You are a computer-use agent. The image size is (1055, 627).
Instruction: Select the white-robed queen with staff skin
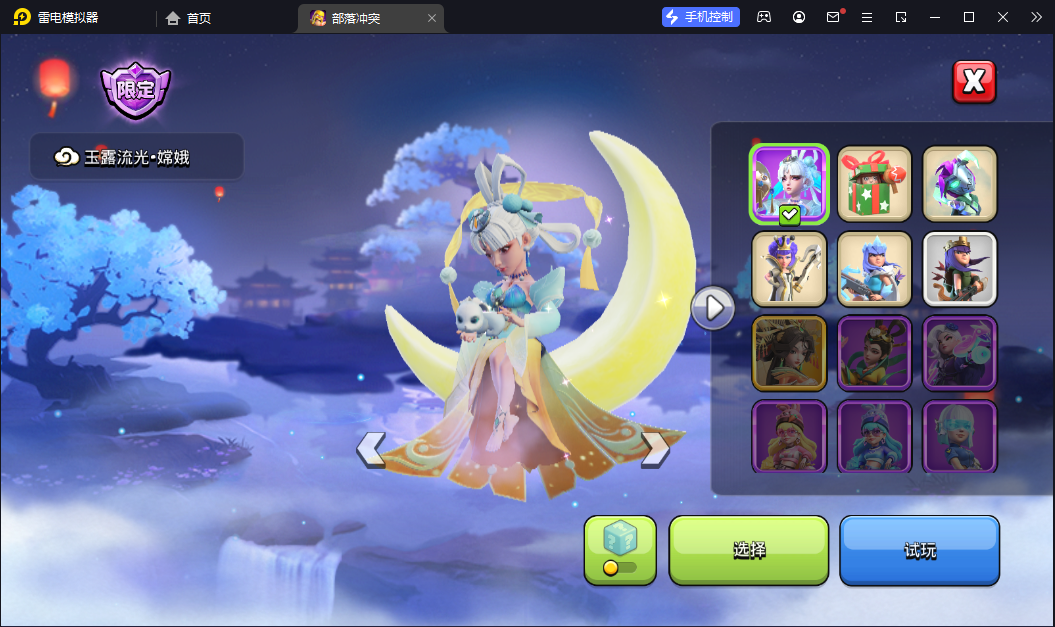790,269
